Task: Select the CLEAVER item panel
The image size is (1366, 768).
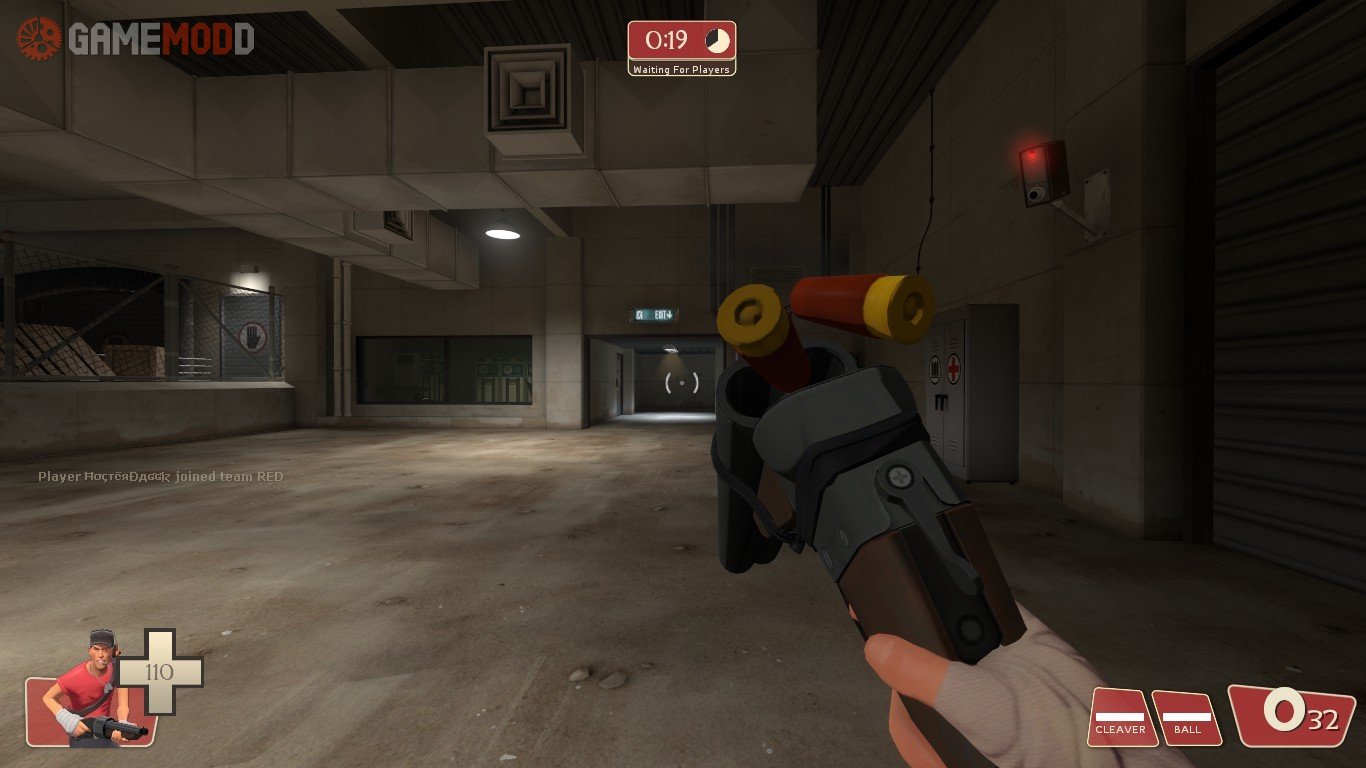Action: 1121,718
